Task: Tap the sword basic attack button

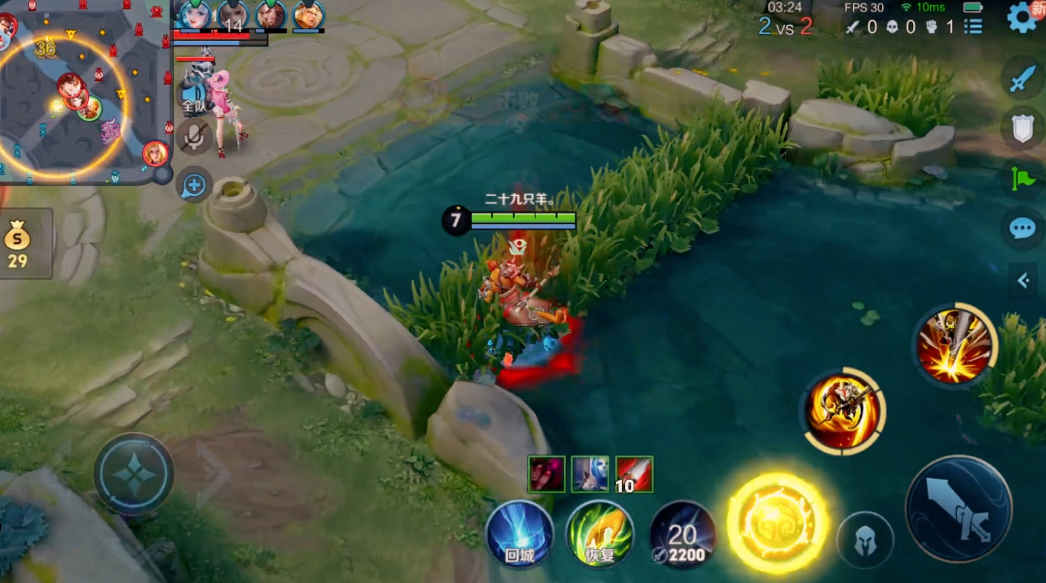Action: pos(958,507)
